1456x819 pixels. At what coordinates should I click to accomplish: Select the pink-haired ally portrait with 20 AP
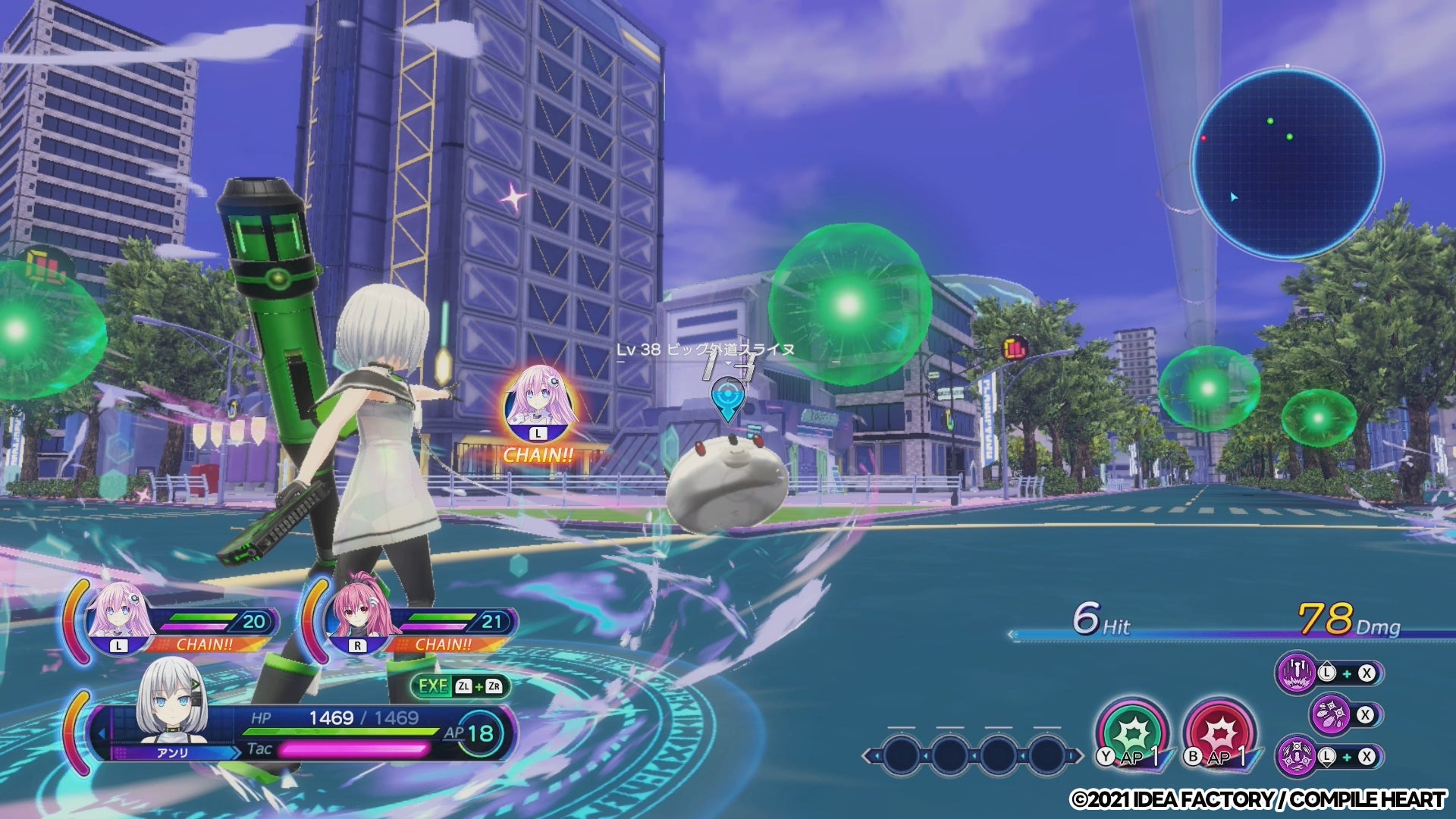(118, 618)
